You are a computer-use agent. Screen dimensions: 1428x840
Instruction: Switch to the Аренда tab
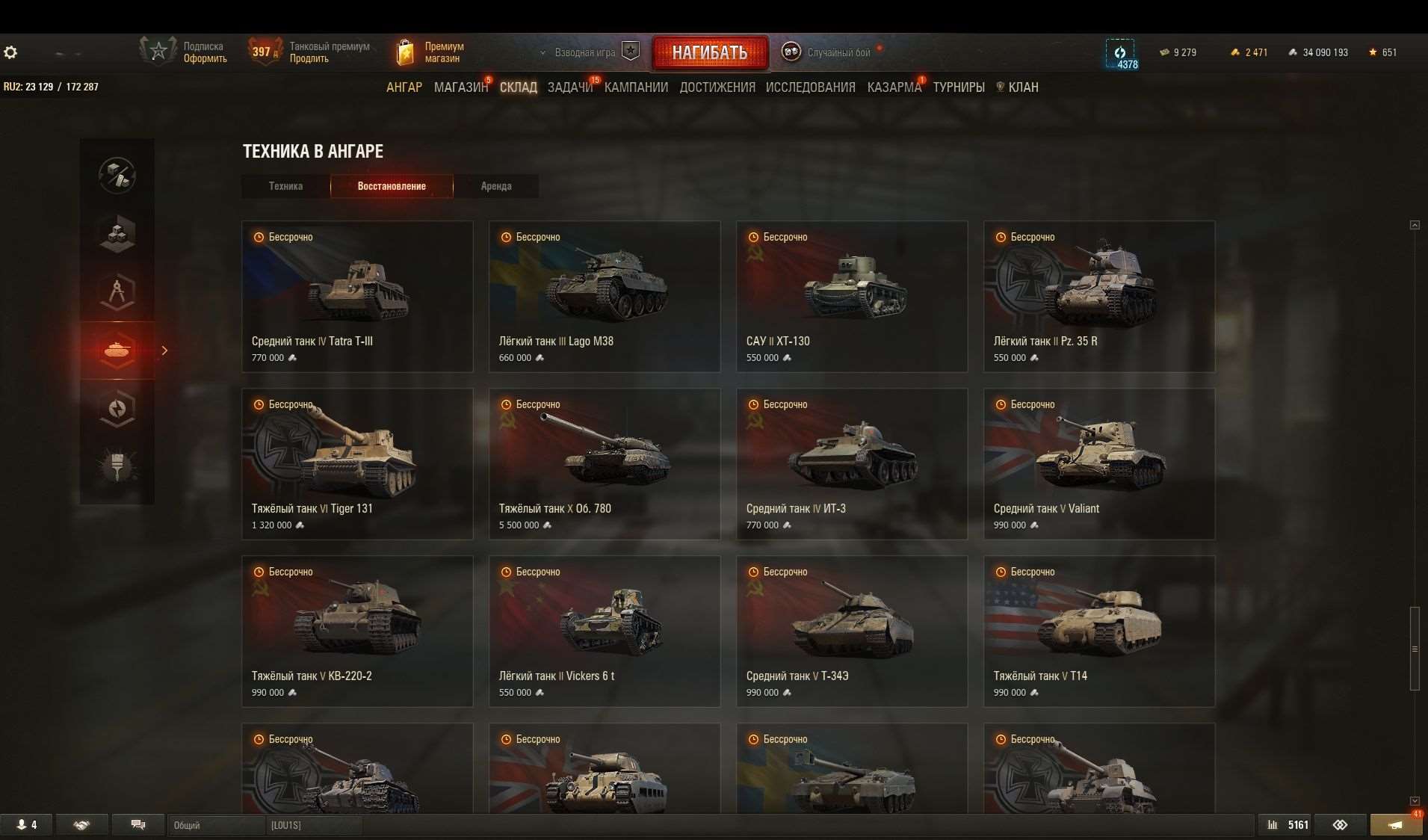click(495, 186)
